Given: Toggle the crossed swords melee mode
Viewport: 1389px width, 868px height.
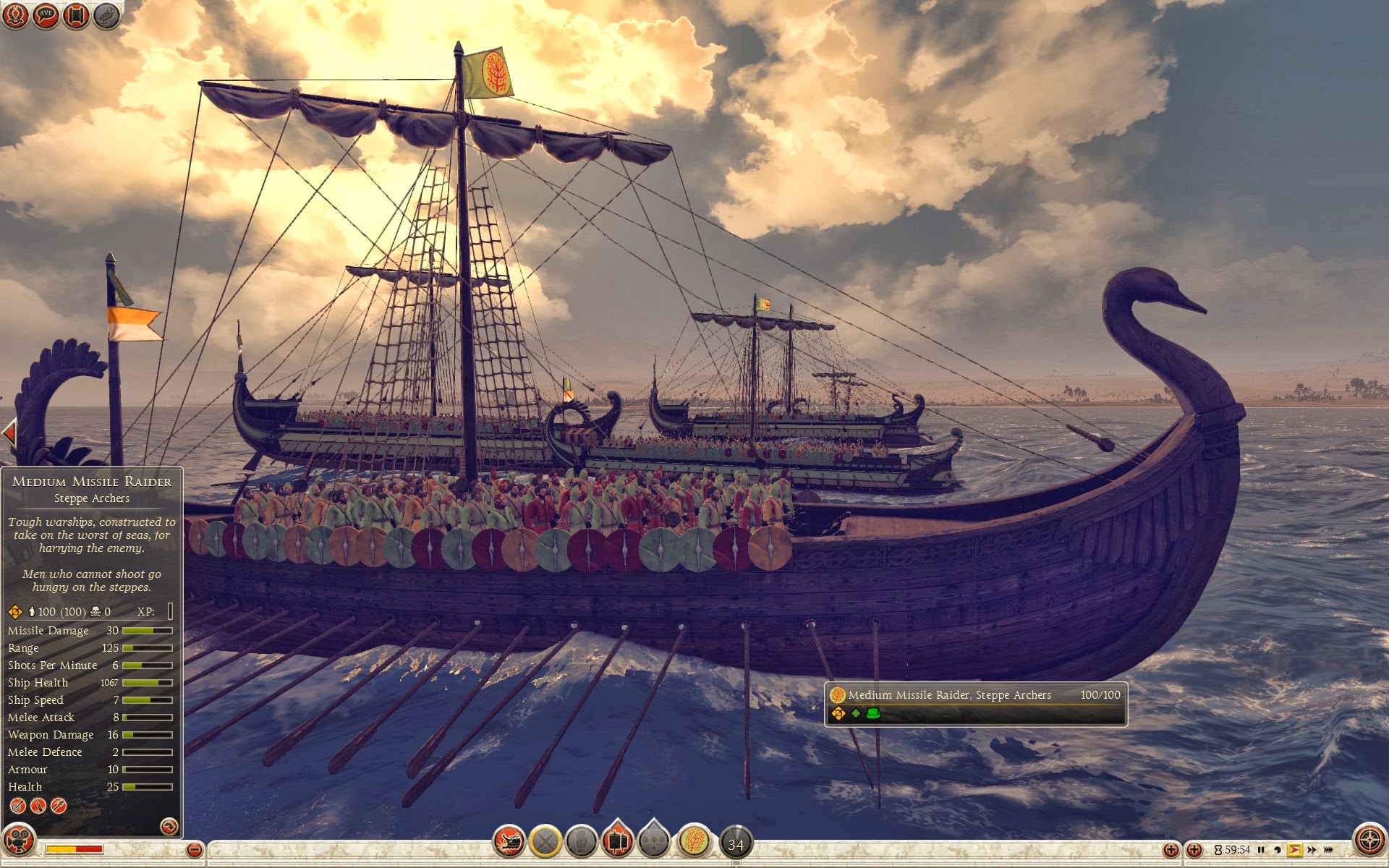Looking at the screenshot, I should click(545, 841).
